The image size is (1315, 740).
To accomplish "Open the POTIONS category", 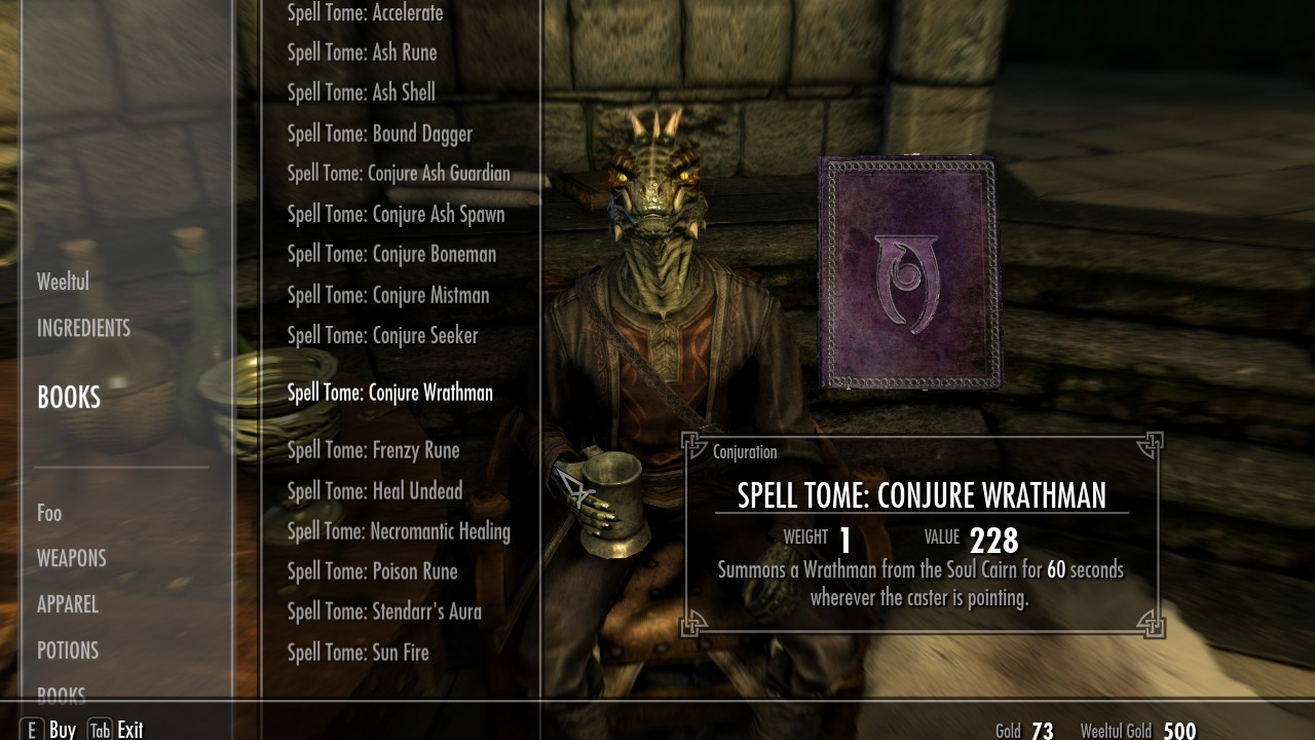I will [67, 650].
